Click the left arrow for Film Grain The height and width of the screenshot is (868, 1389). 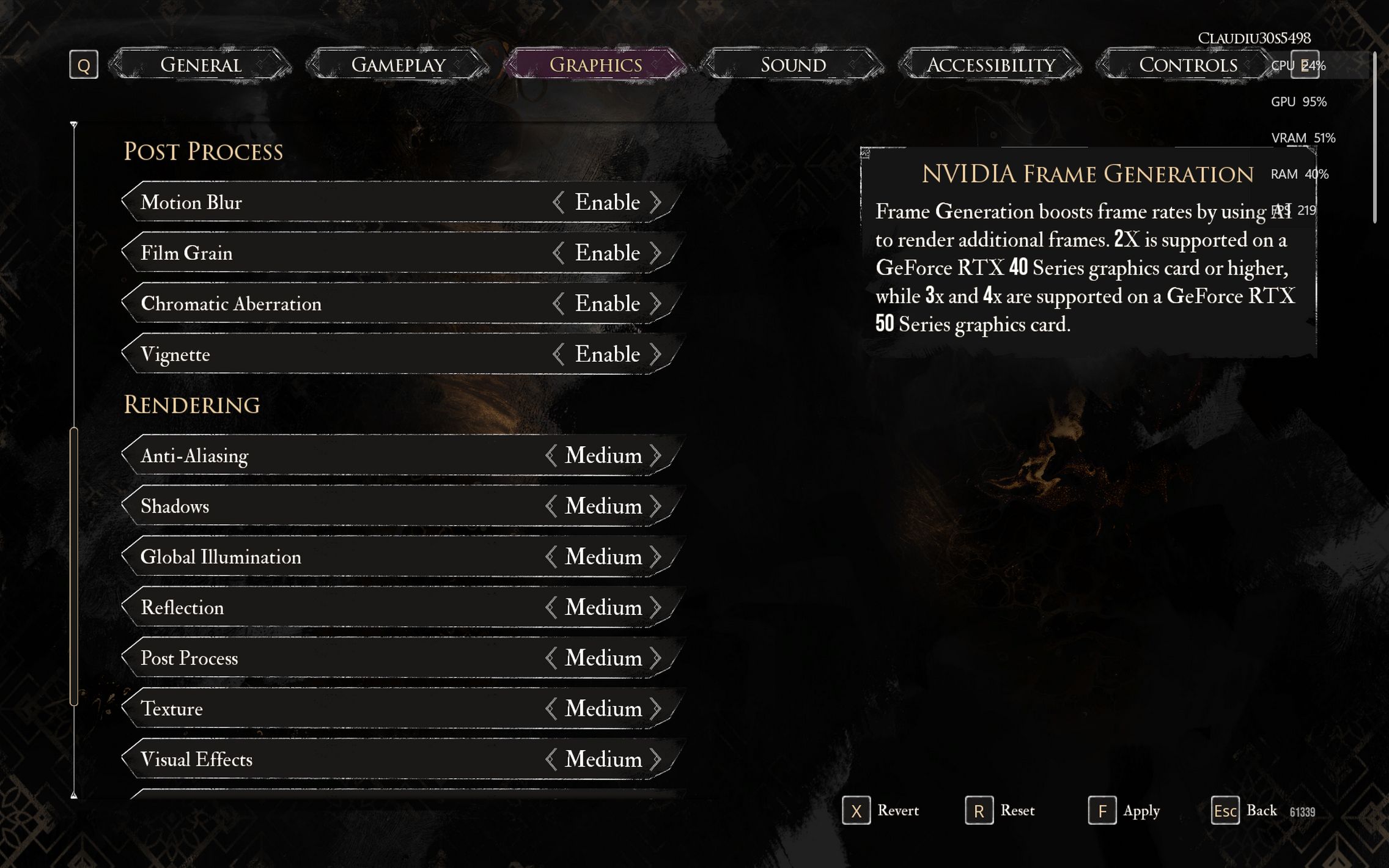click(558, 253)
